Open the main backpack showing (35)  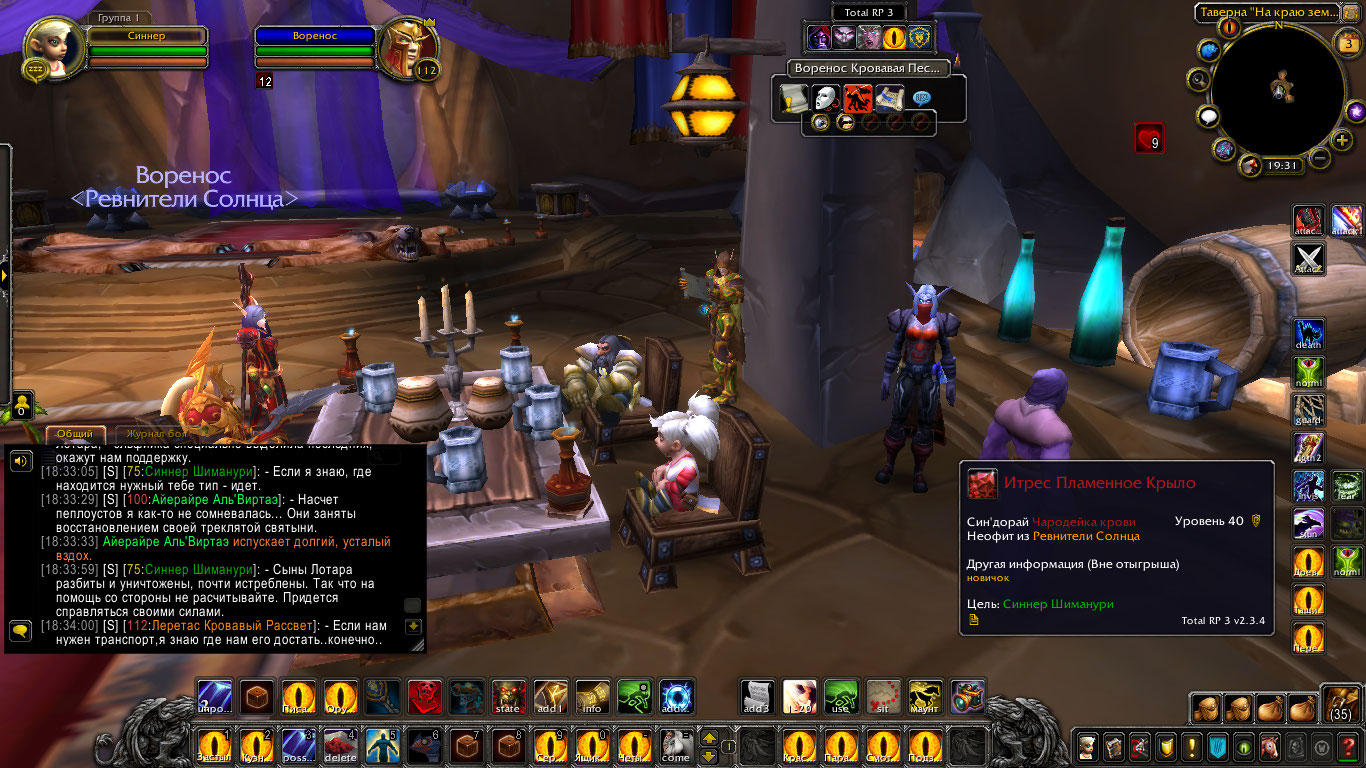pos(1341,704)
